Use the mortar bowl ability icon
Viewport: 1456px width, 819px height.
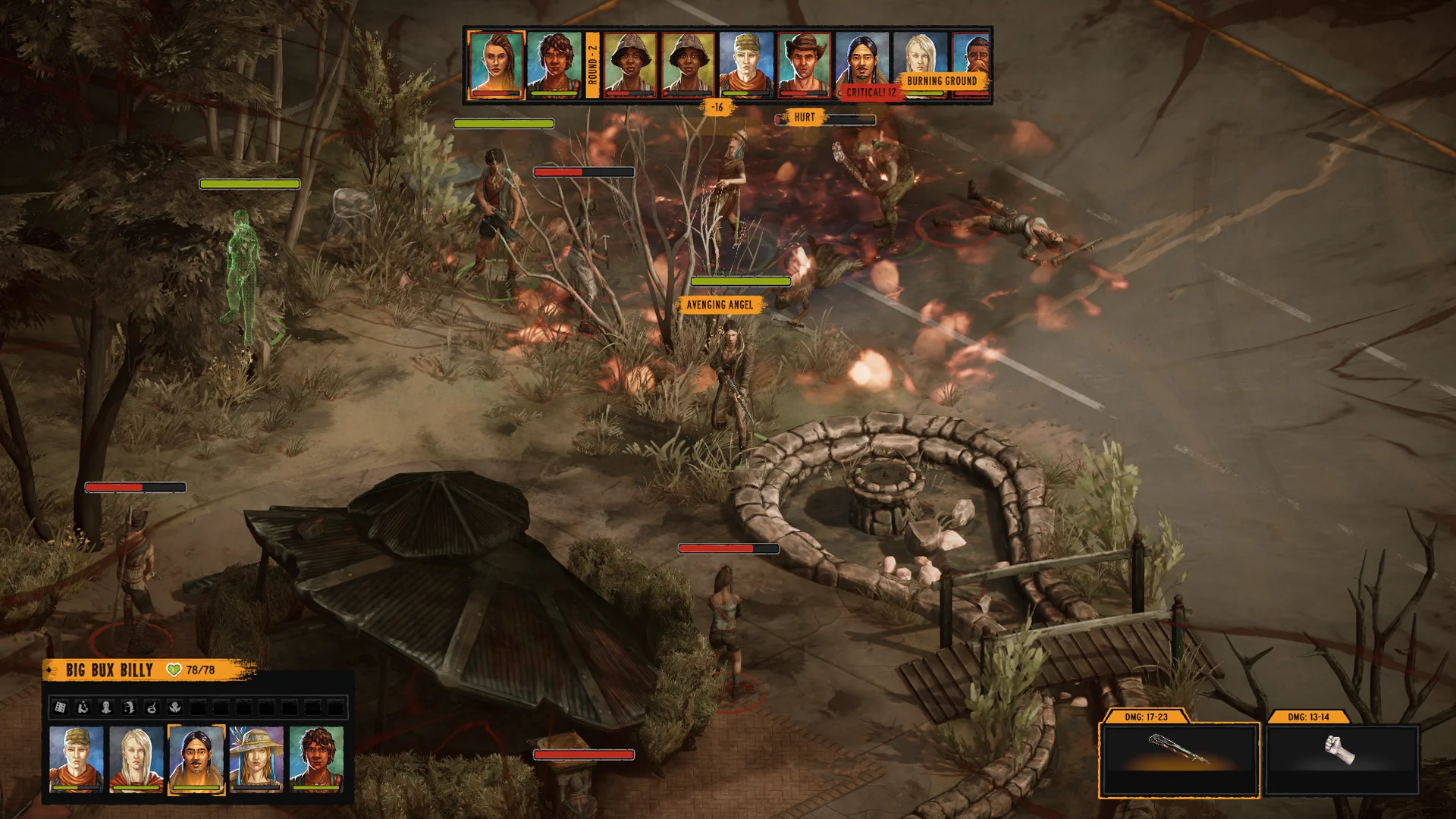[152, 708]
